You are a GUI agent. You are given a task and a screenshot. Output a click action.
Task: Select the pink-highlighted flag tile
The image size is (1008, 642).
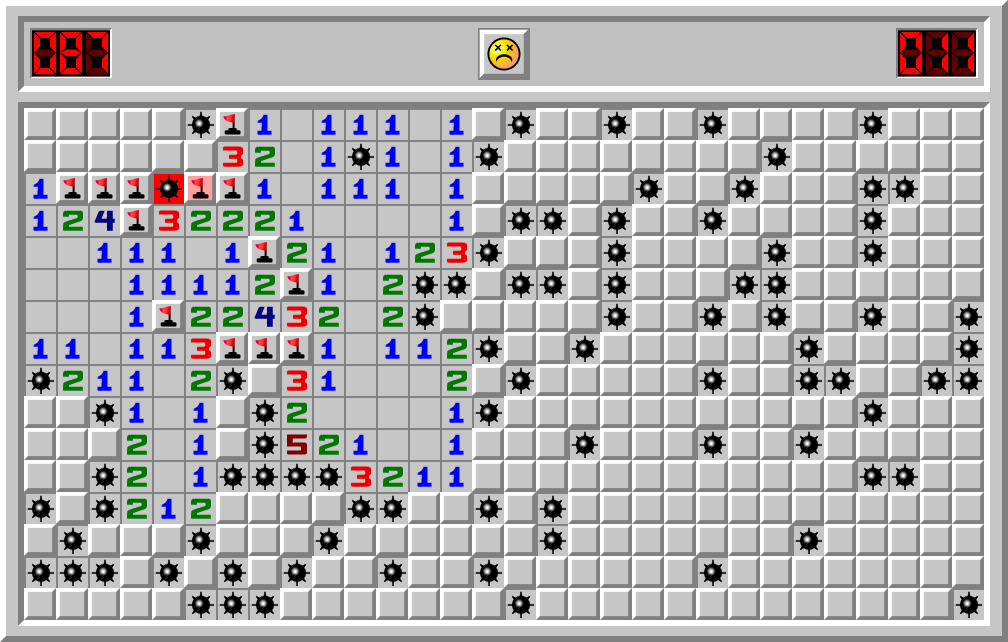(x=200, y=188)
